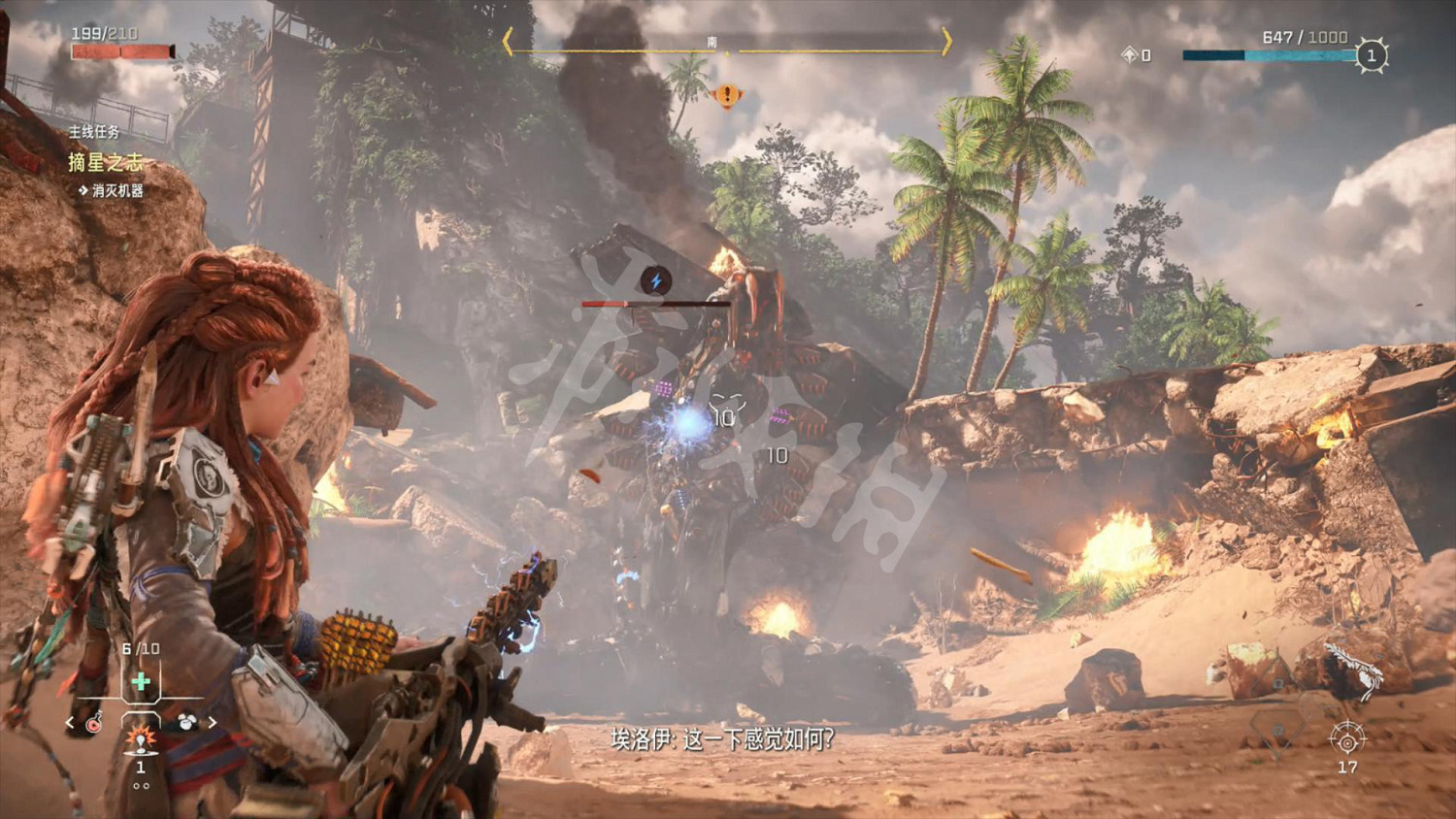
Task: Select the red health potion flask
Action: pyautogui.click(x=94, y=723)
